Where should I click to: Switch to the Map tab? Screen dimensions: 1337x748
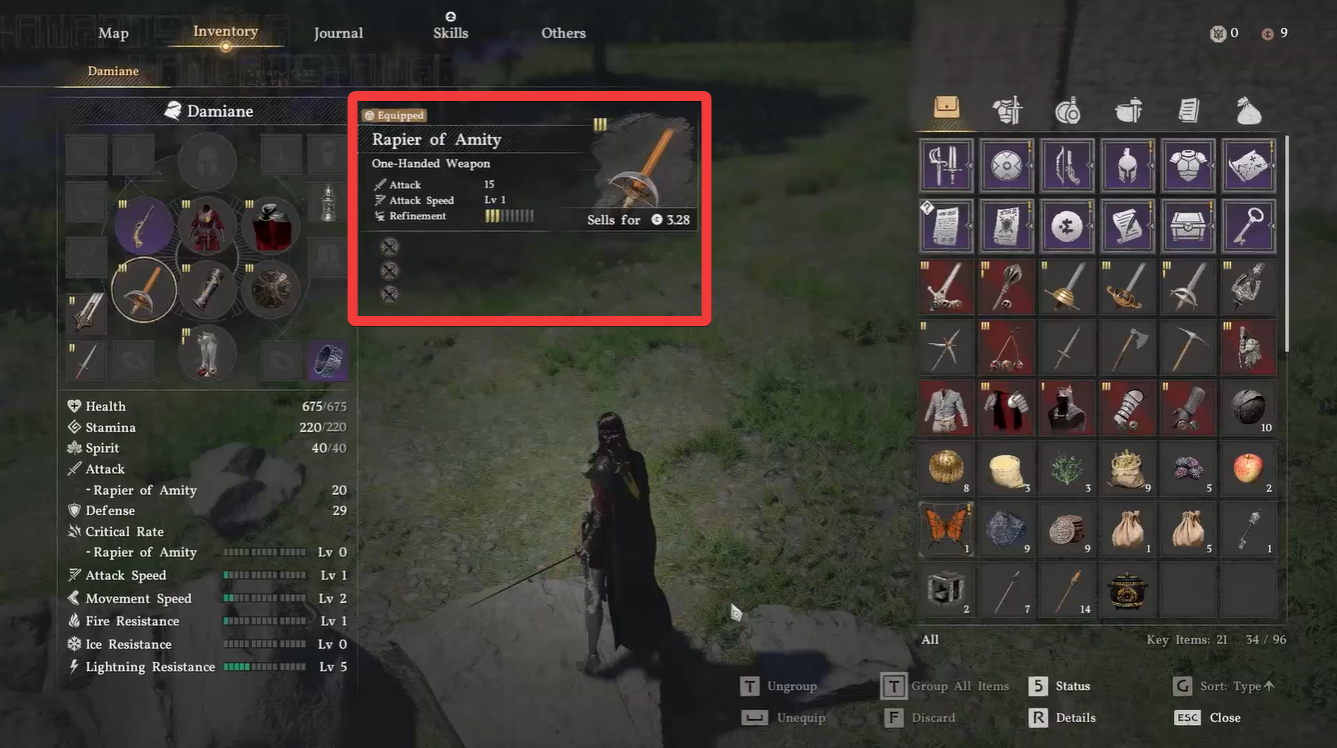click(113, 33)
